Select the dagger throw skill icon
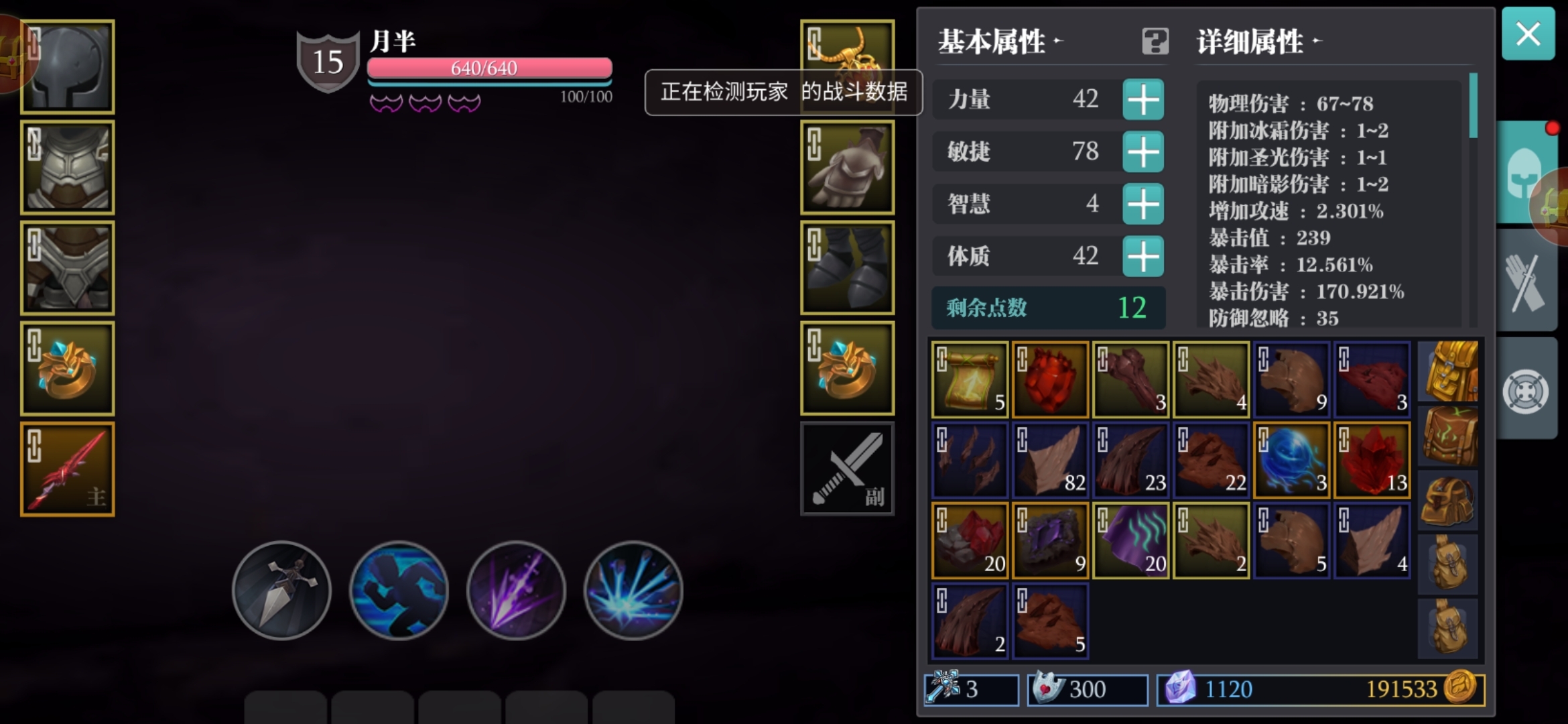Viewport: 1568px width, 724px height. point(281,590)
